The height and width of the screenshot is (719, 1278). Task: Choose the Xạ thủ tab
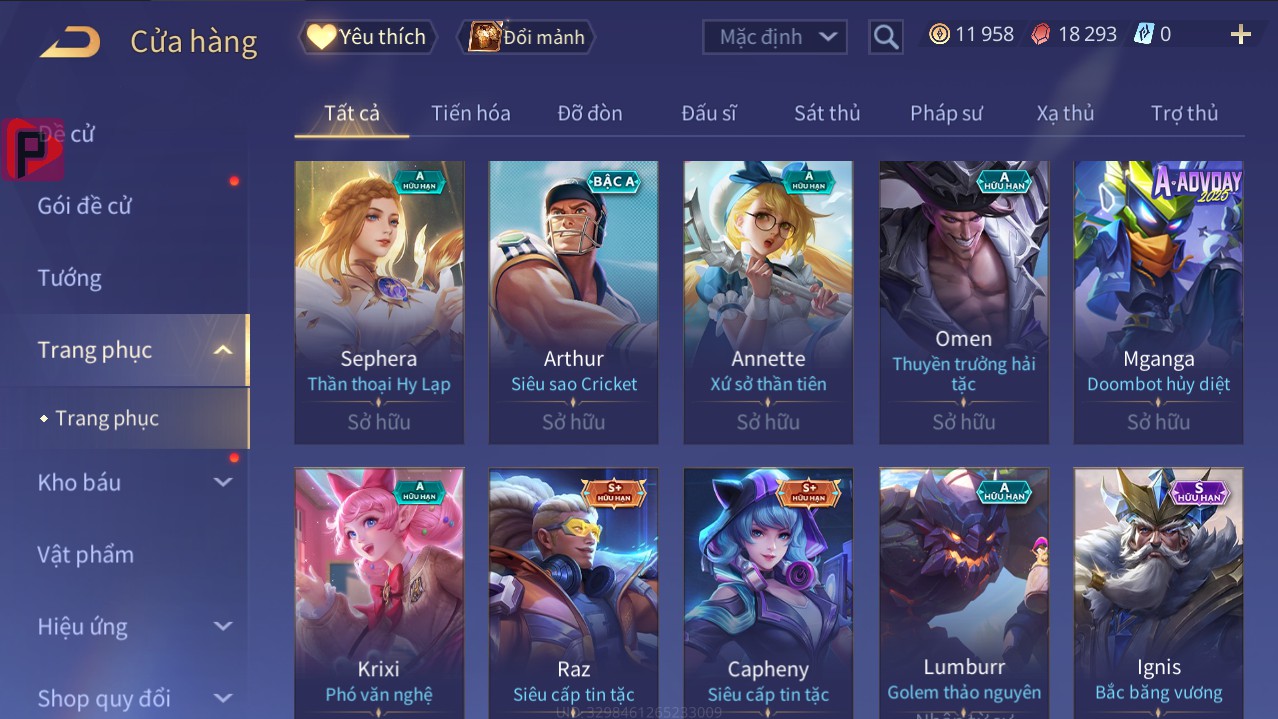pos(1065,113)
